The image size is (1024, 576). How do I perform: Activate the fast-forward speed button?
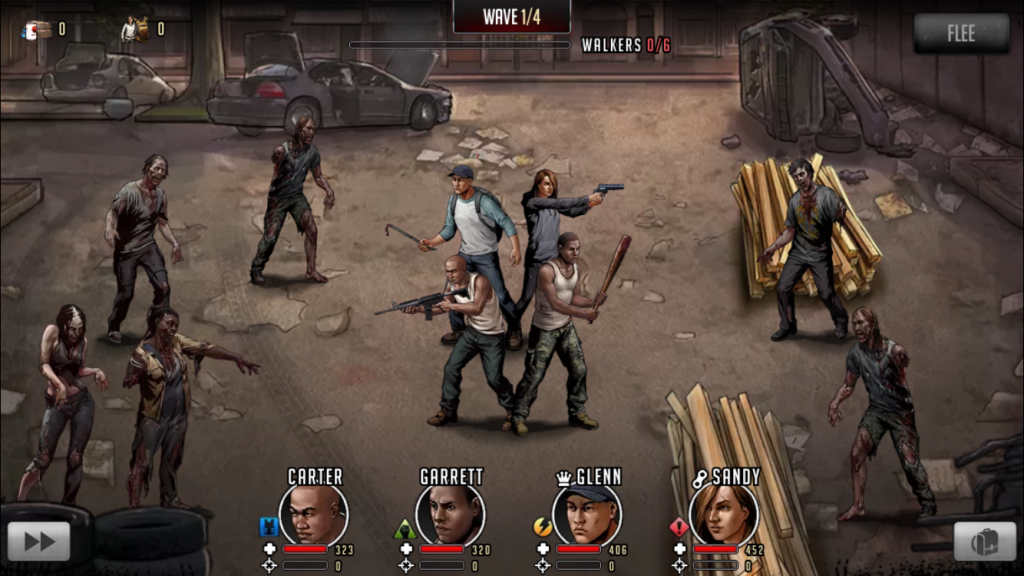point(39,541)
